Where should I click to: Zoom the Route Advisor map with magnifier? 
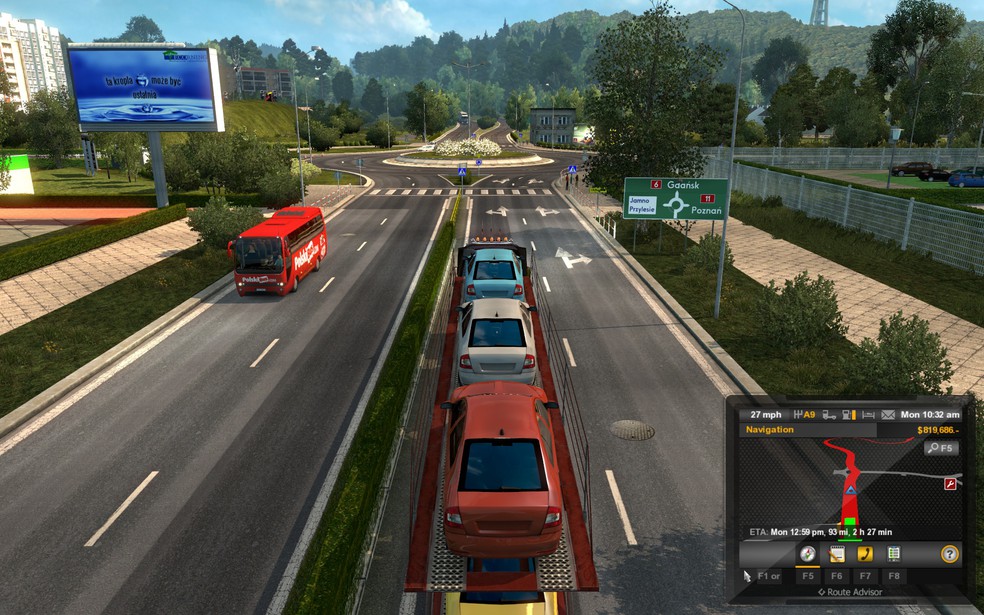pos(940,449)
